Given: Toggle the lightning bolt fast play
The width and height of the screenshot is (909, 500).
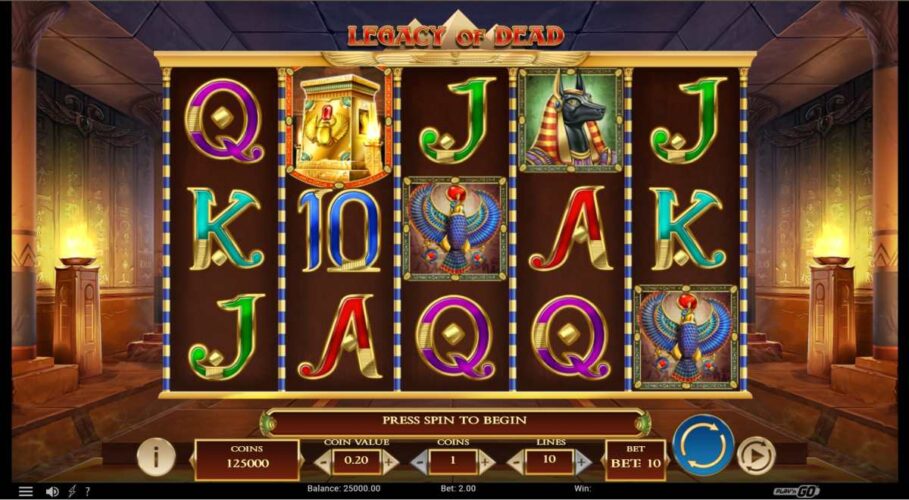Looking at the screenshot, I should click(x=74, y=491).
